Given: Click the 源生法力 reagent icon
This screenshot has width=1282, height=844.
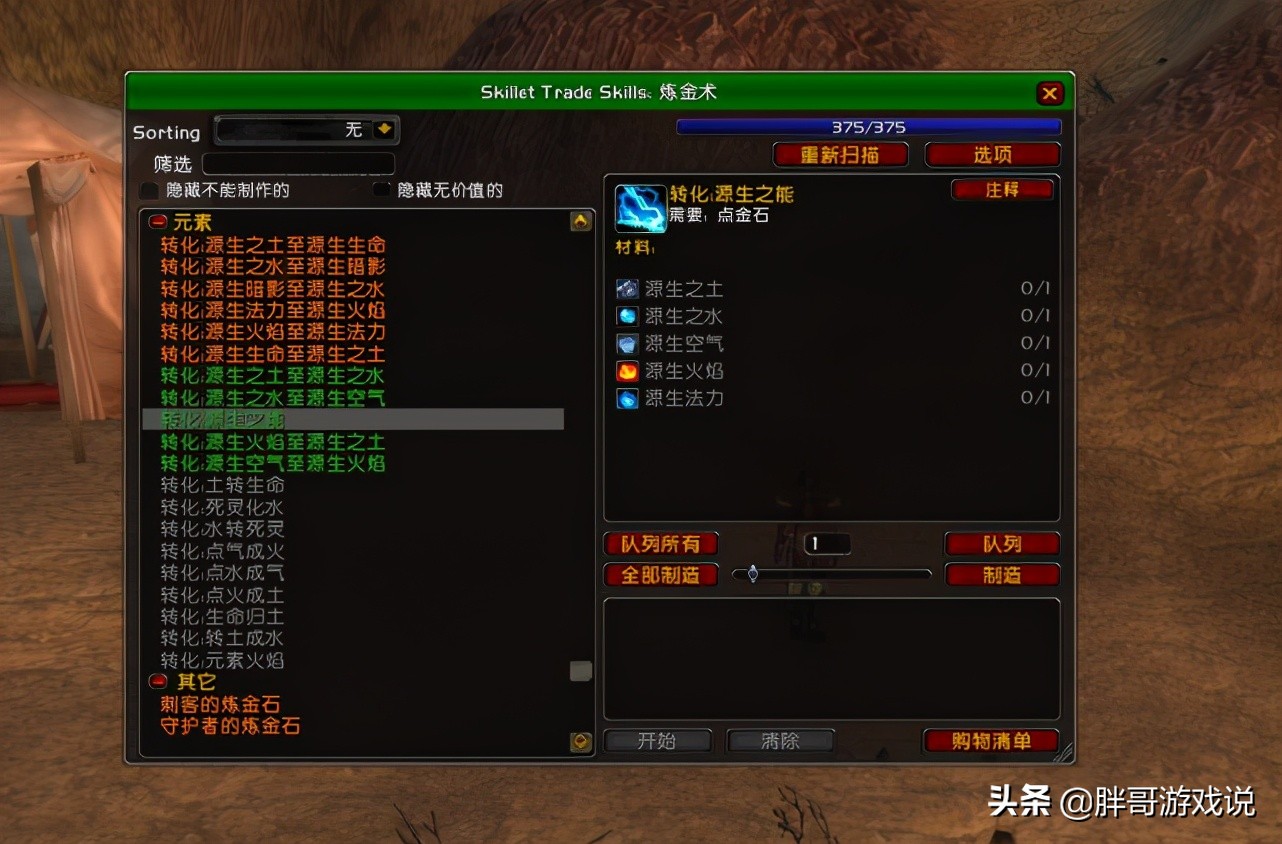Looking at the screenshot, I should point(628,398).
